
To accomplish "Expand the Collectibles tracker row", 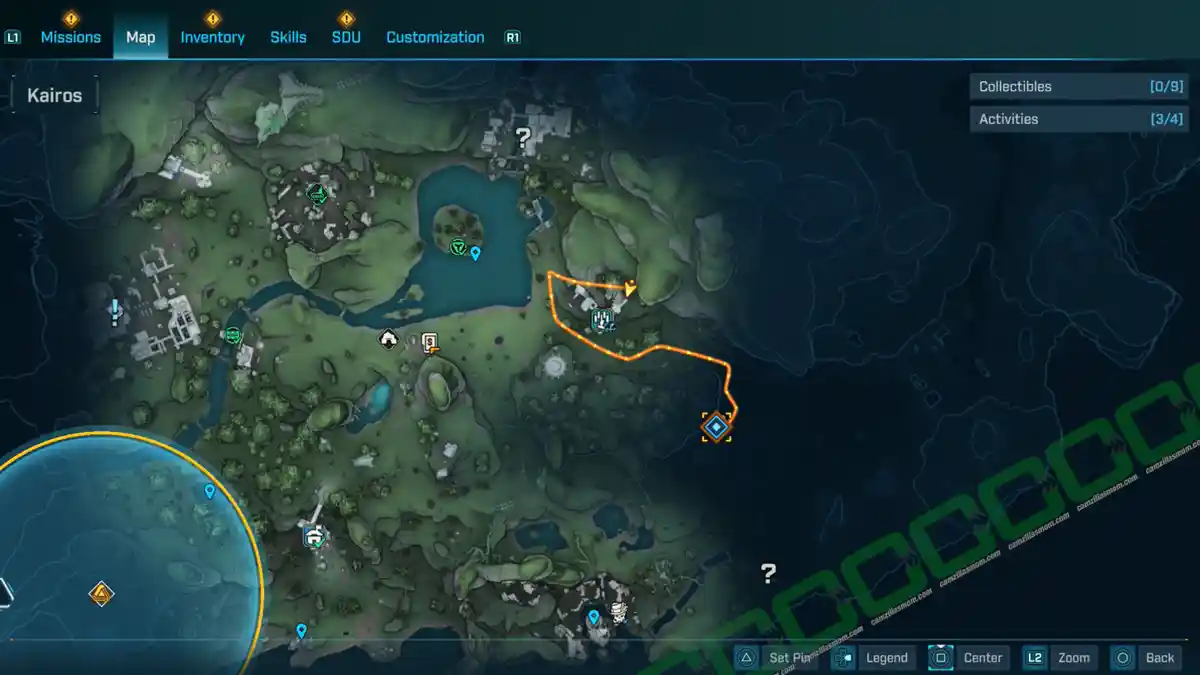I will (1080, 87).
